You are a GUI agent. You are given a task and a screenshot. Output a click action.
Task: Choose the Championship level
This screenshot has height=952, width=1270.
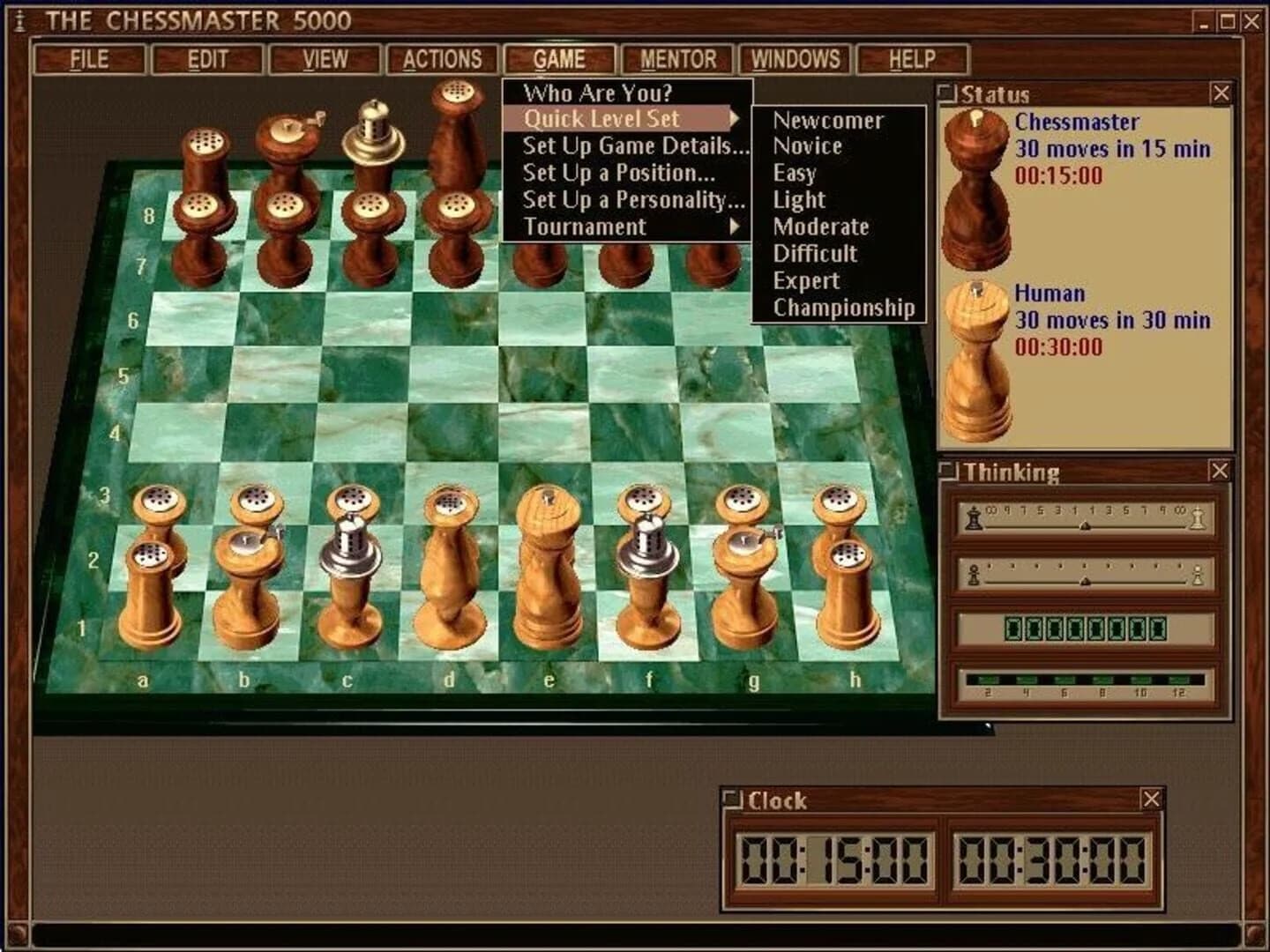[x=844, y=308]
